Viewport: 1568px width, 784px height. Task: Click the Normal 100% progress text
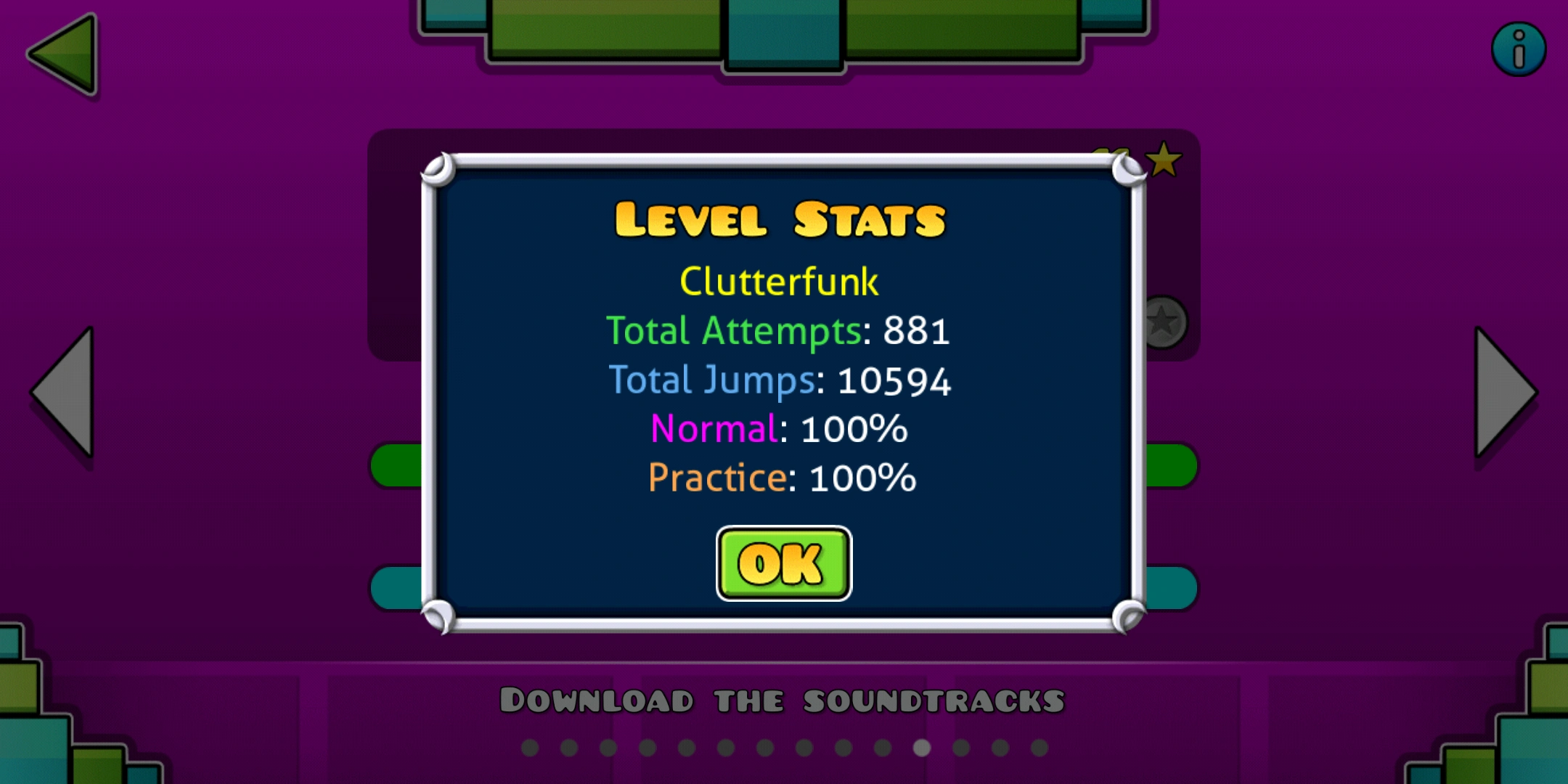(x=779, y=428)
